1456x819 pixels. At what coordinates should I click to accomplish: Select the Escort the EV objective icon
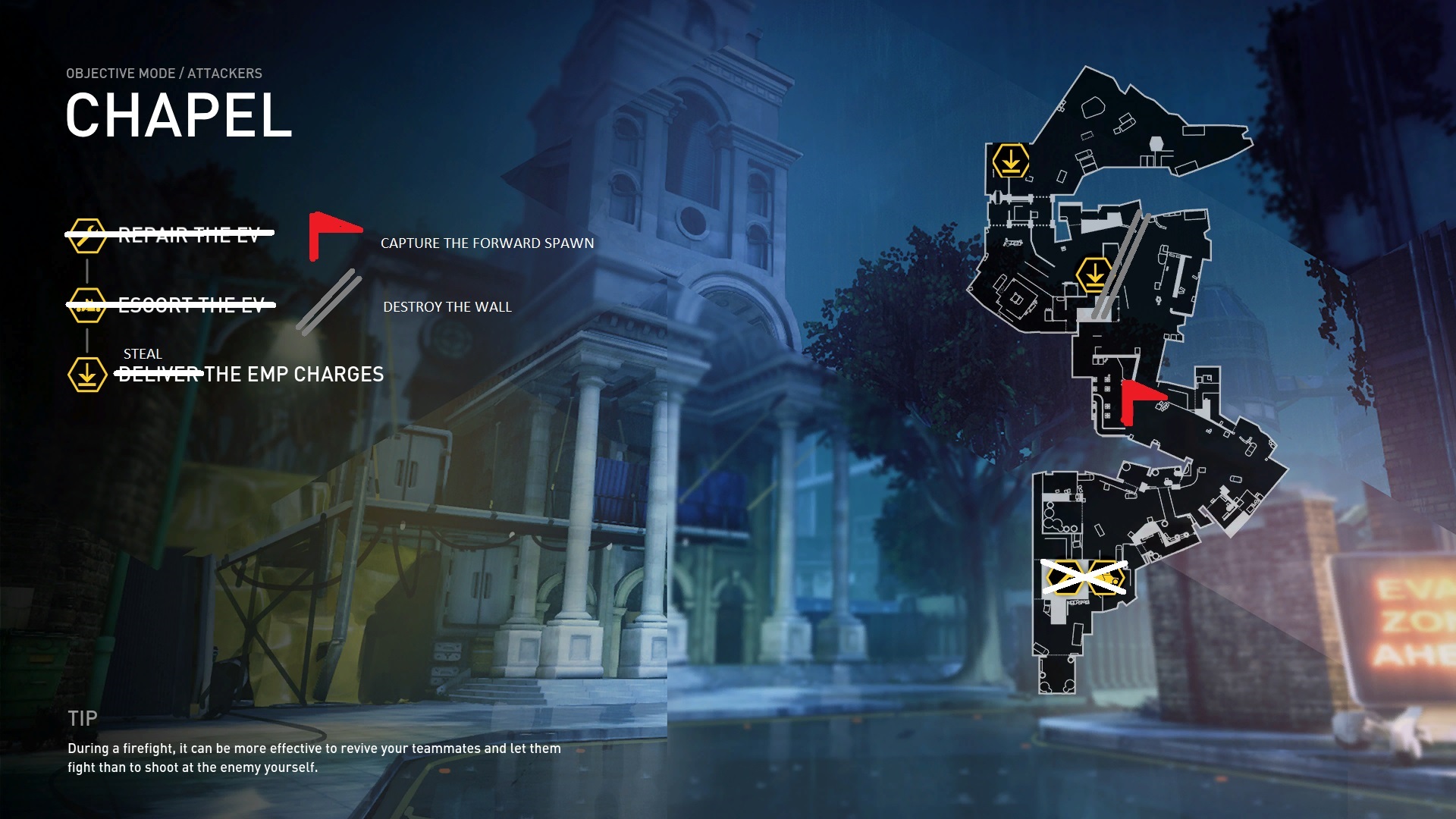tap(86, 305)
